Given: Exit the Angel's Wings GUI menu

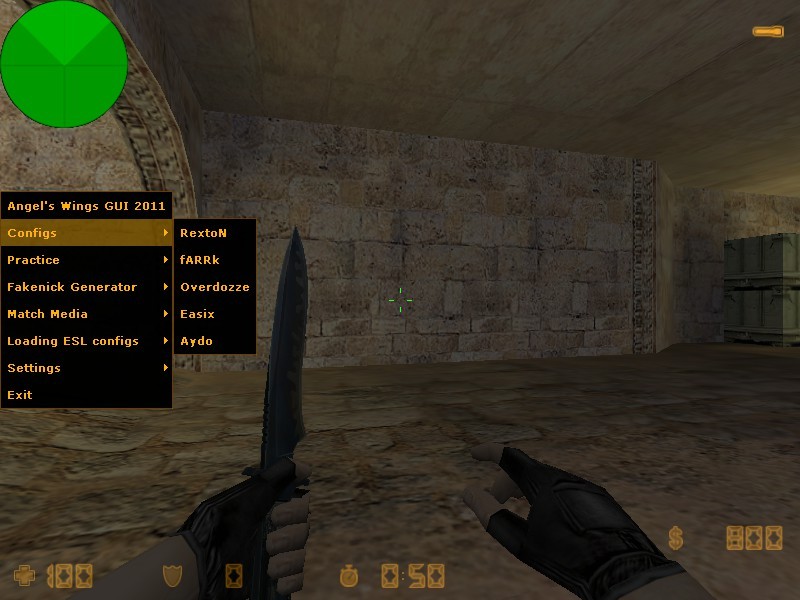Looking at the screenshot, I should (x=86, y=395).
